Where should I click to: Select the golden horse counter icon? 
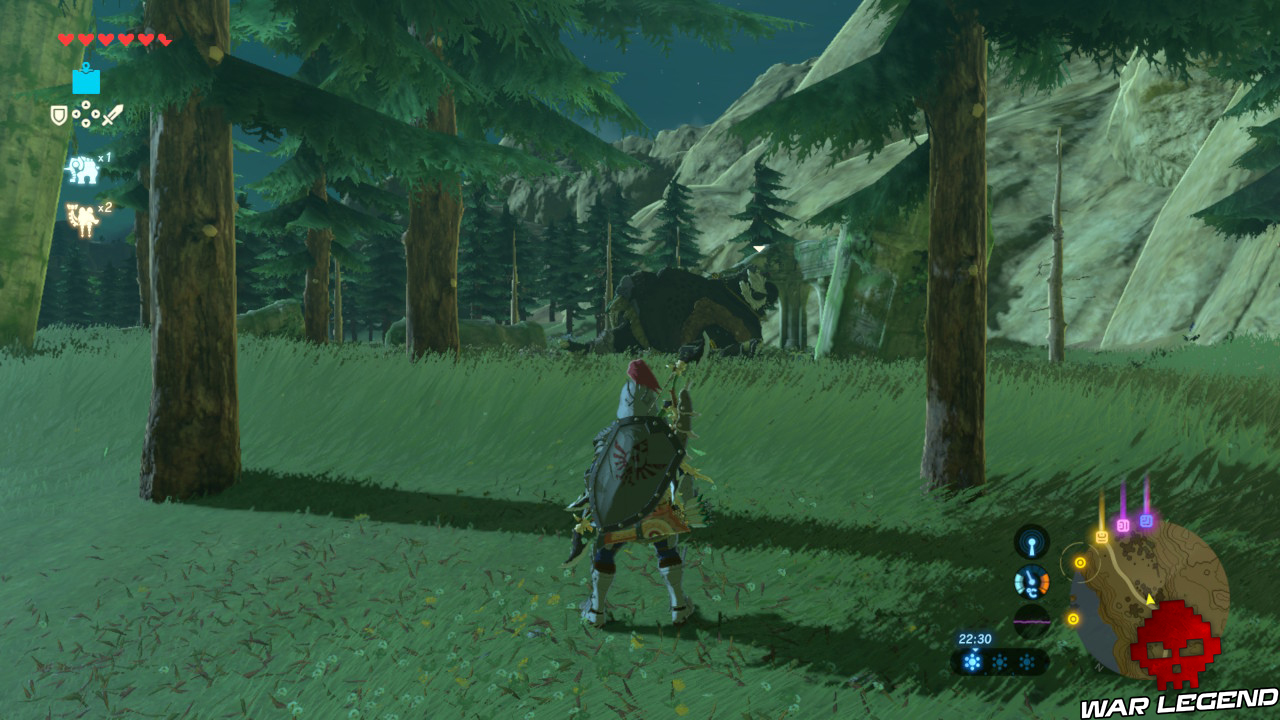tap(80, 217)
